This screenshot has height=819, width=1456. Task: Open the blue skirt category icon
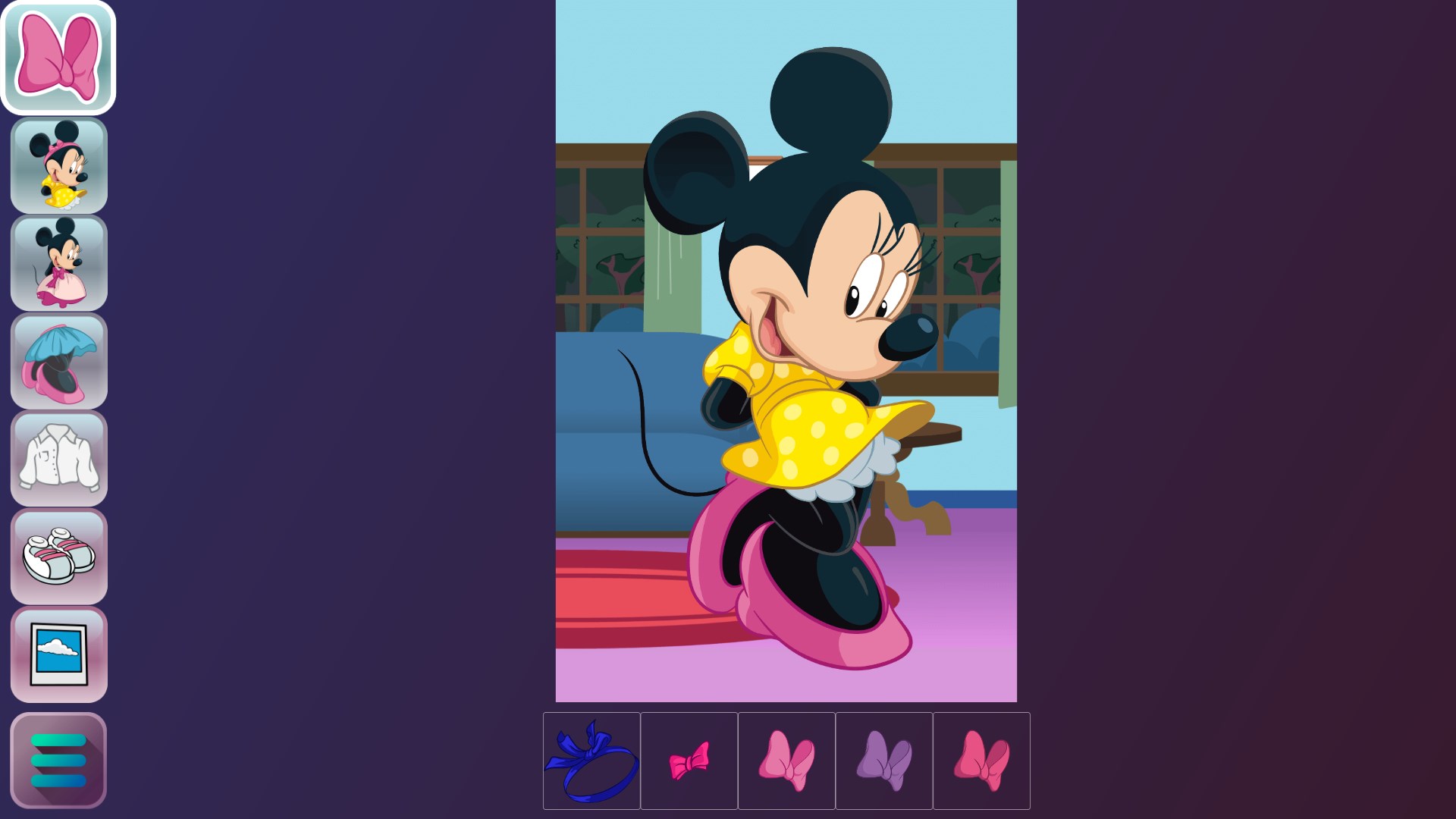(58, 360)
